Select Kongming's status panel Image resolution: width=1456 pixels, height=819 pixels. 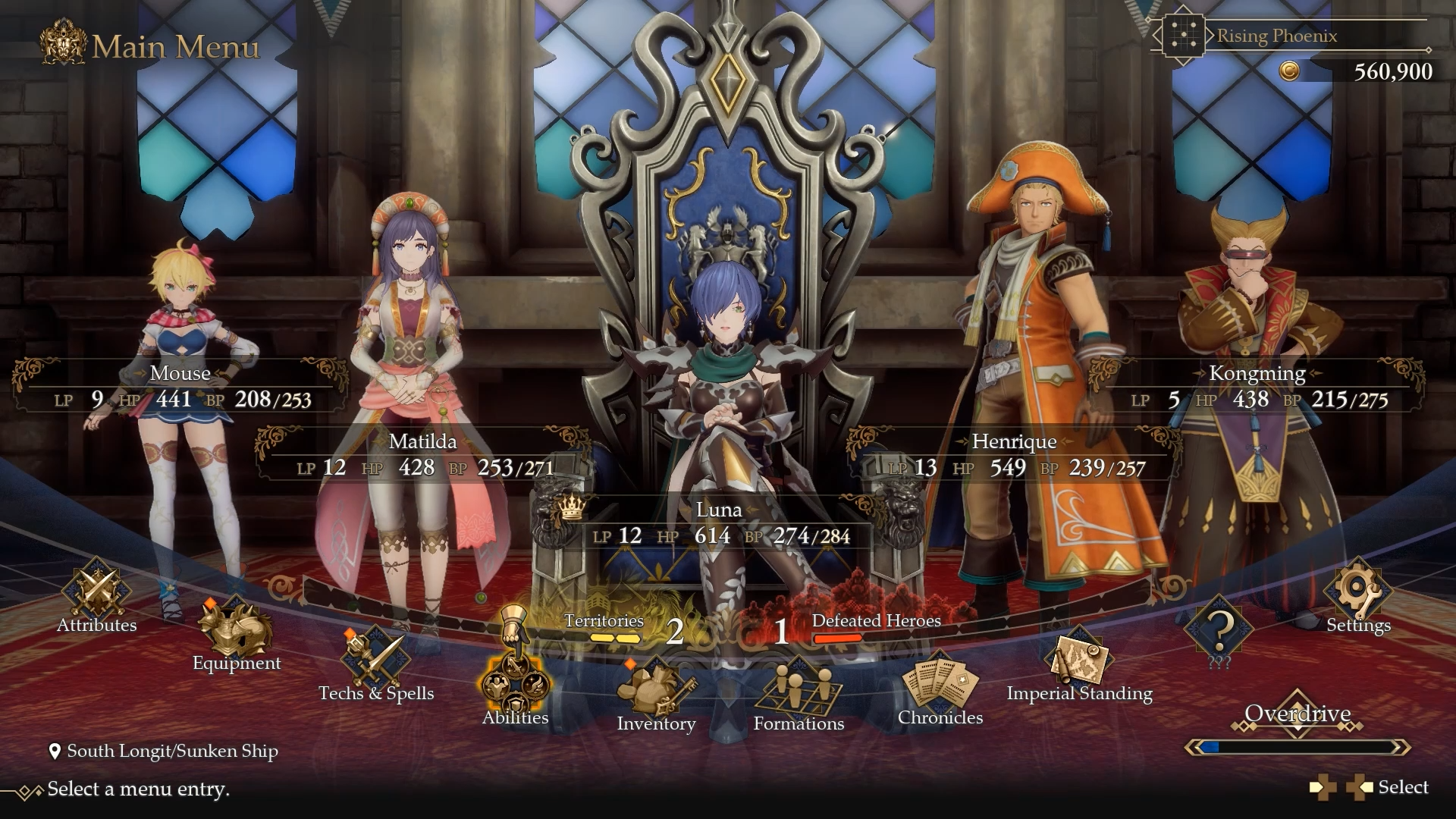[1257, 388]
